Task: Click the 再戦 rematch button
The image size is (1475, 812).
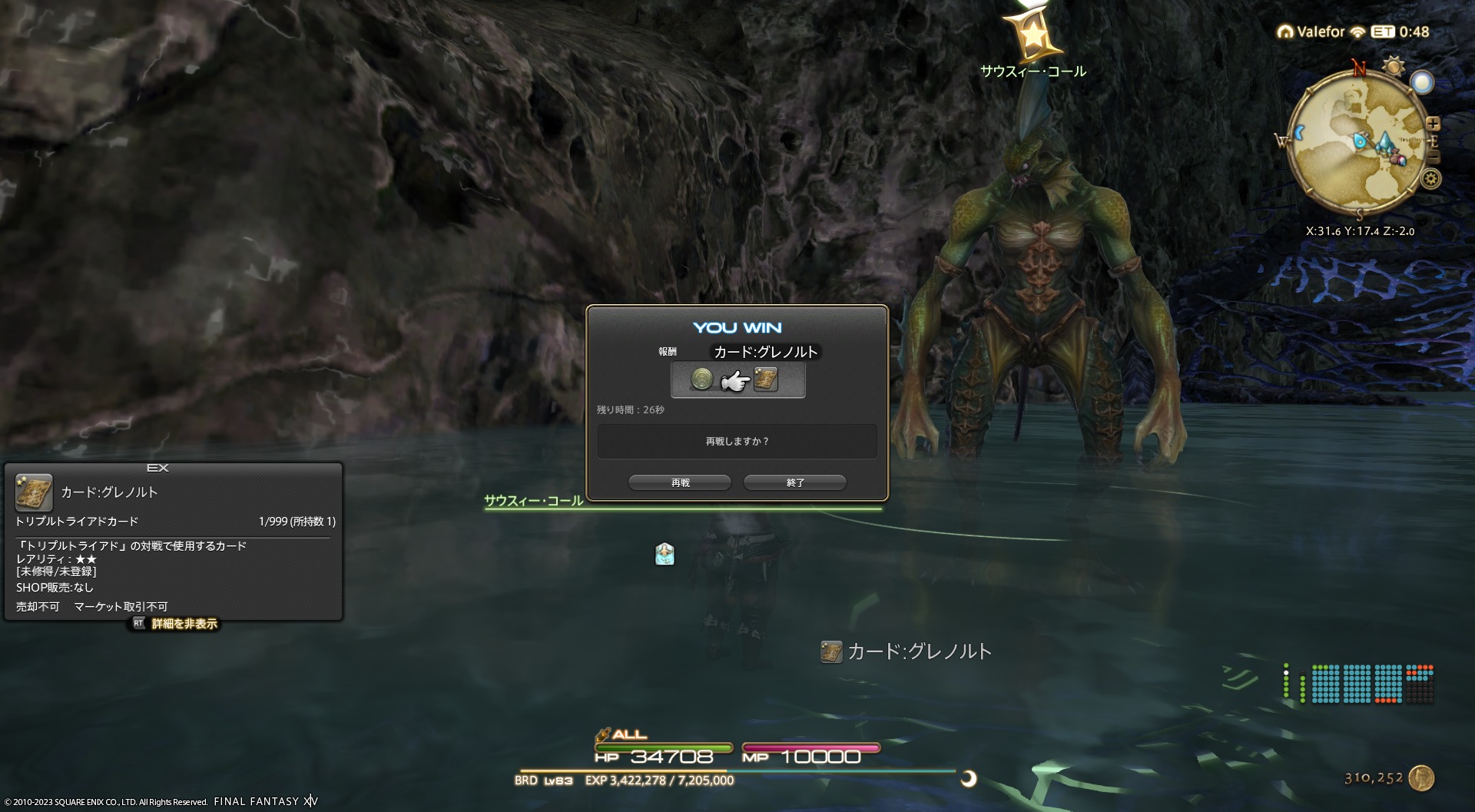Action: tap(680, 482)
